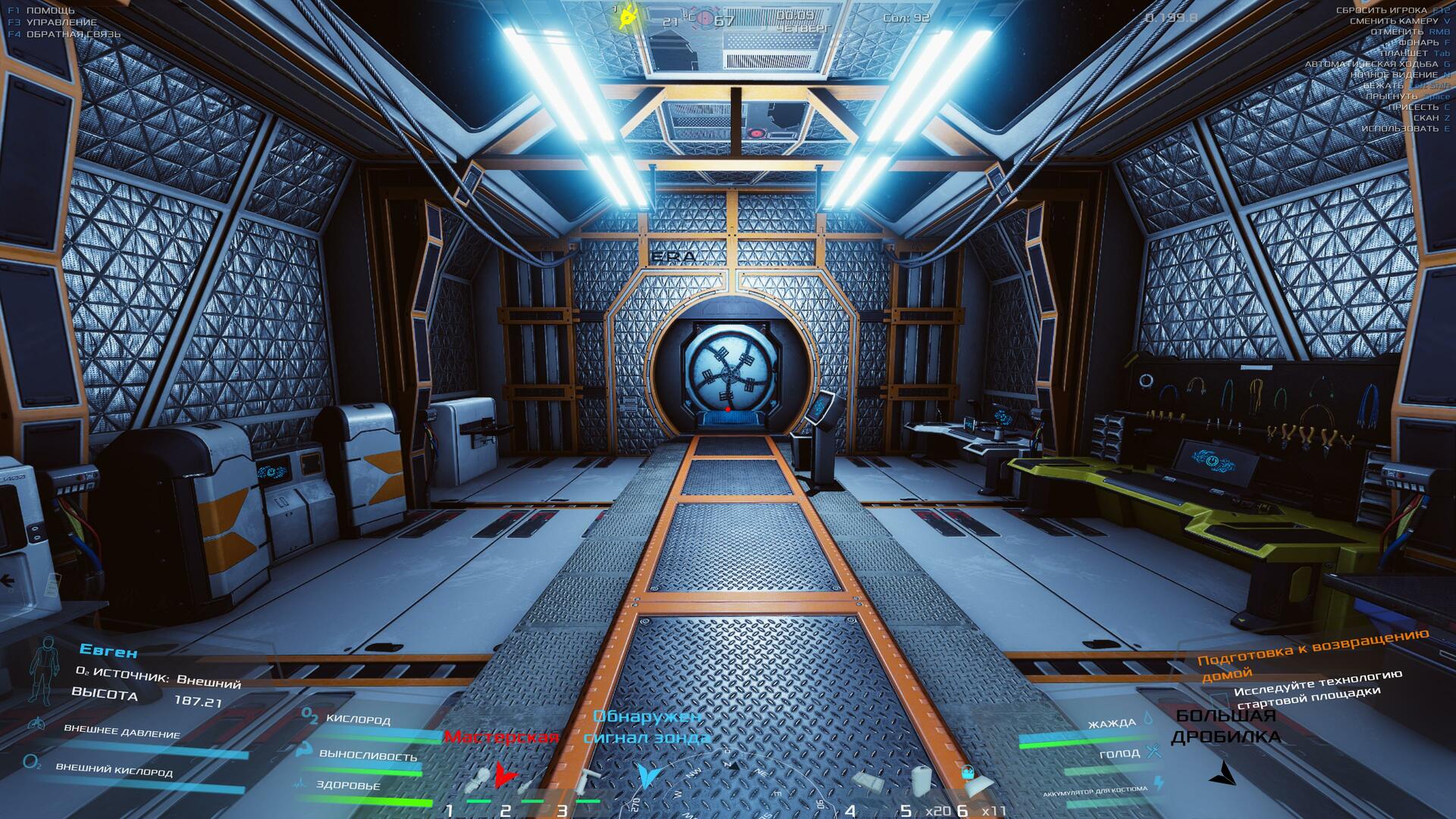Viewport: 1456px width, 819px height.
Task: Click the 'Большая дробилка' black arrow marker
Action: coord(1222,773)
